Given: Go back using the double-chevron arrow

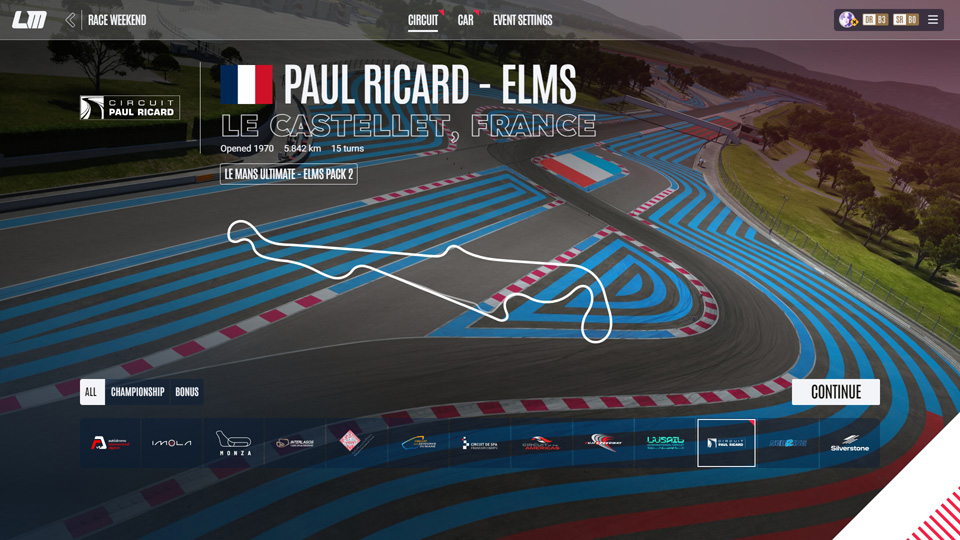Looking at the screenshot, I should [x=70, y=20].
